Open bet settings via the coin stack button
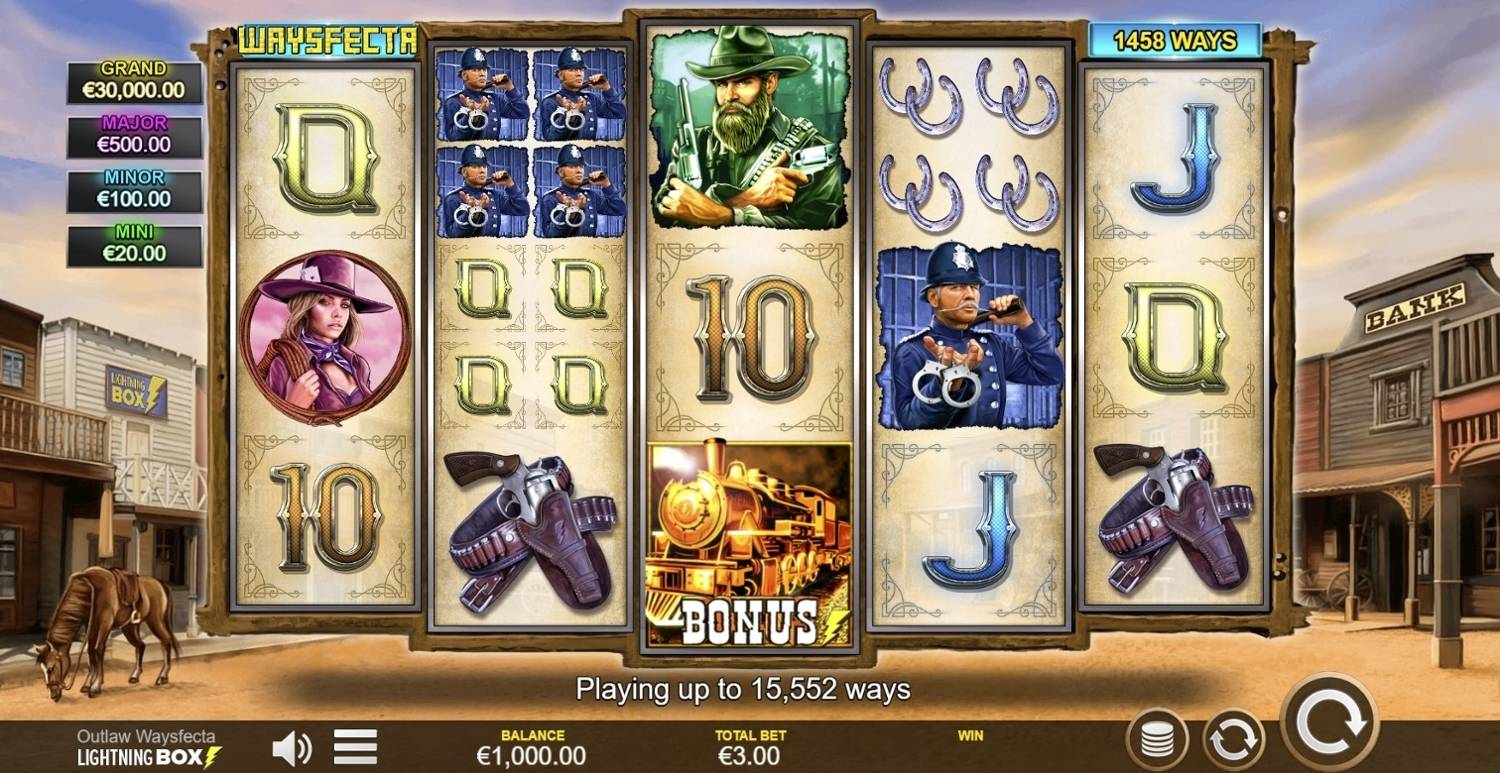The height and width of the screenshot is (773, 1500). [1157, 740]
